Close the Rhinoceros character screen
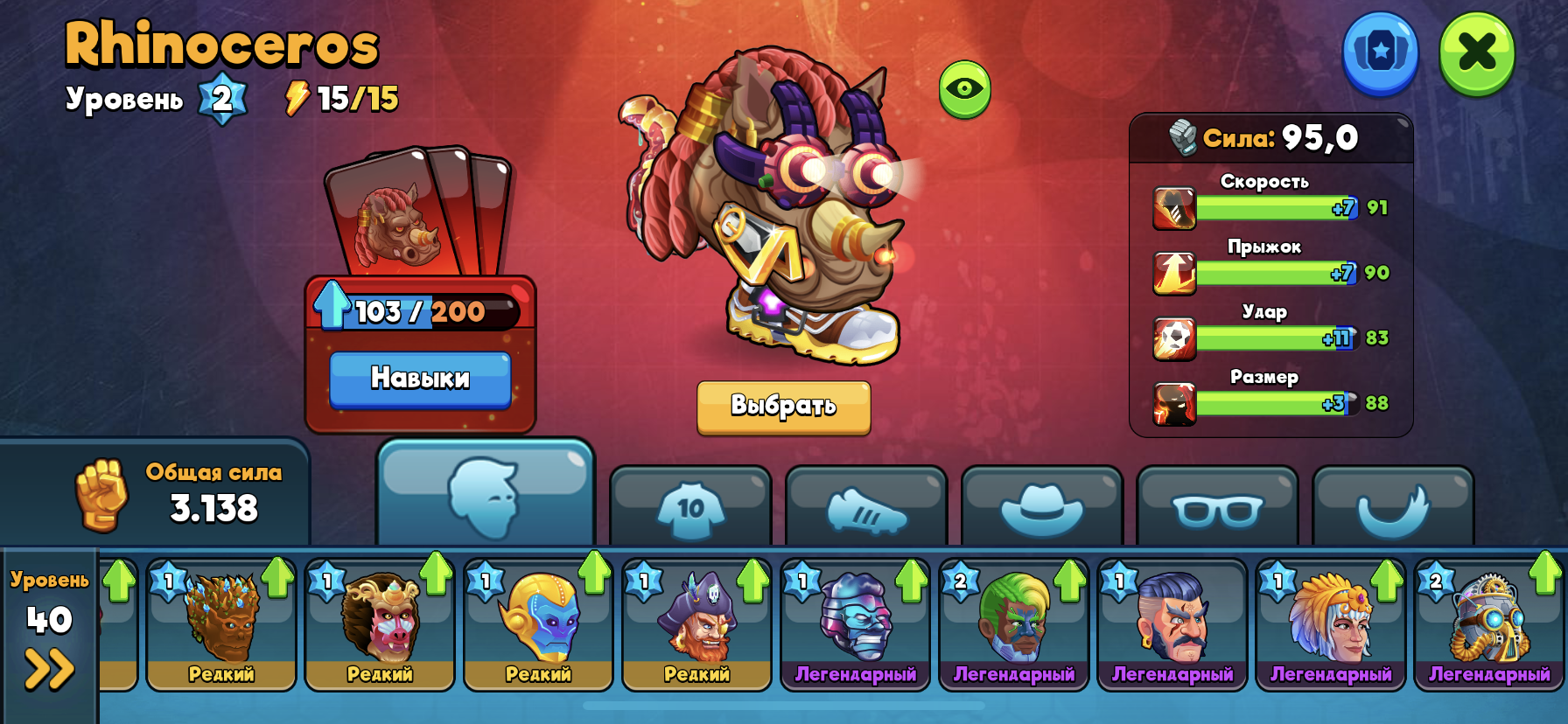1568x724 pixels. tap(1477, 52)
